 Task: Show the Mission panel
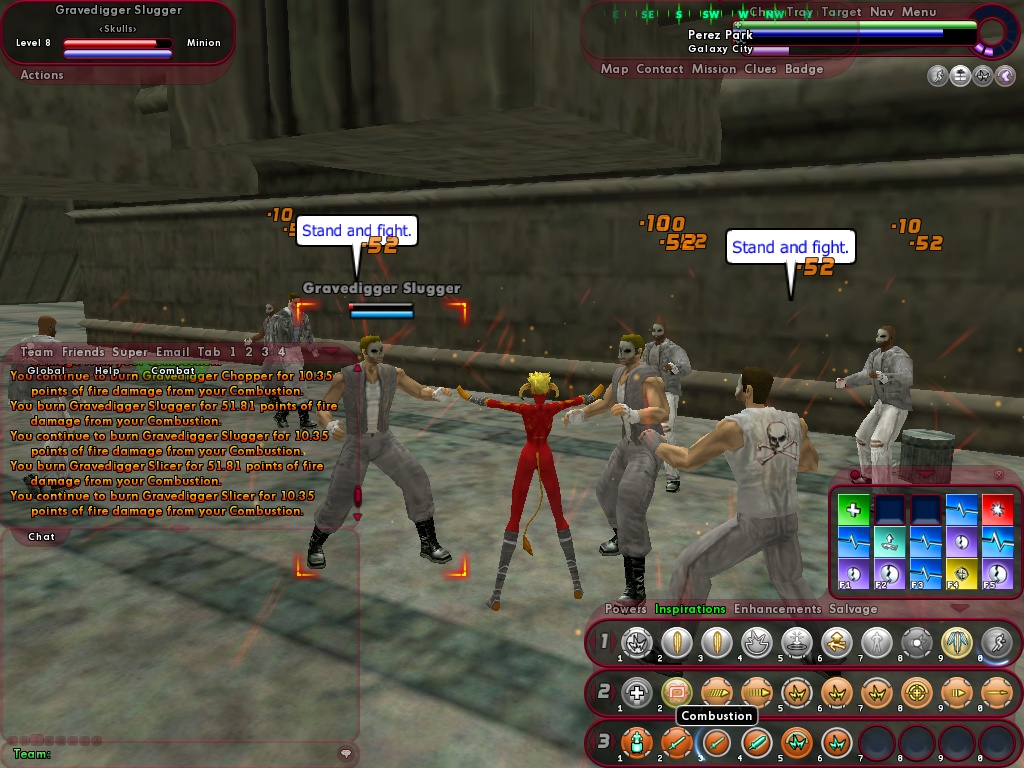coord(713,69)
